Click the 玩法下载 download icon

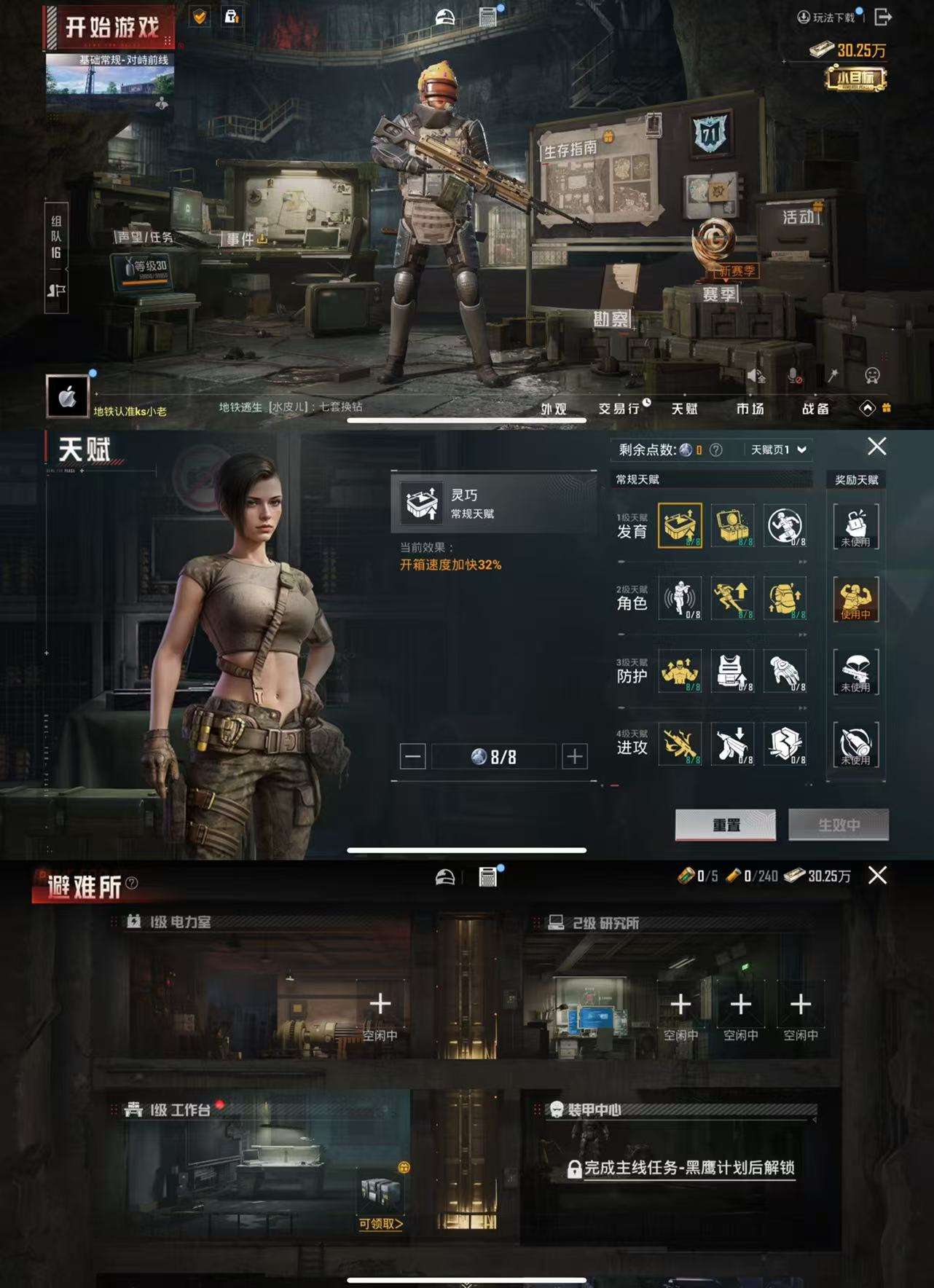coord(804,18)
